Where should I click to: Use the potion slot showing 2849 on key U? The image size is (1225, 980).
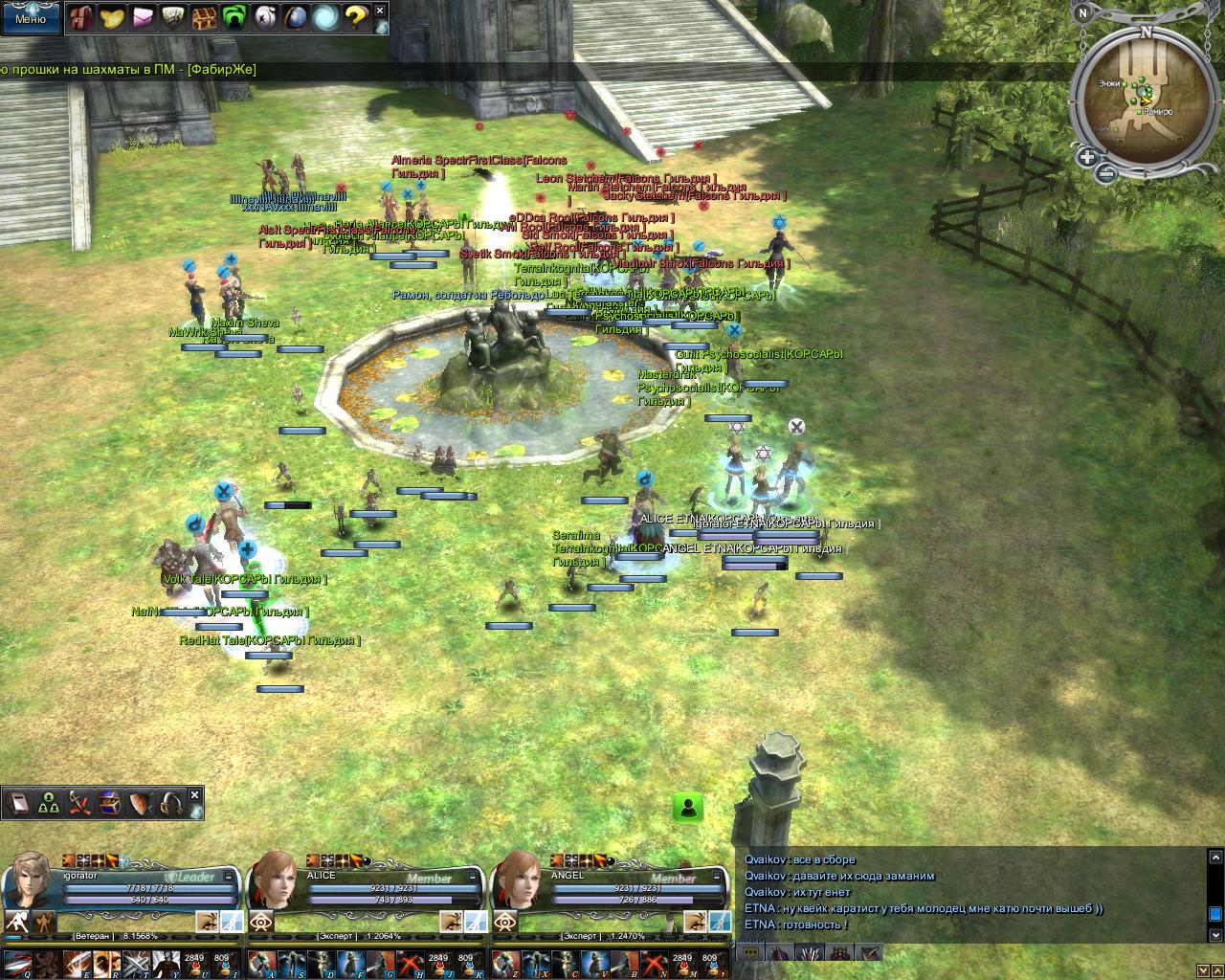coord(194,963)
